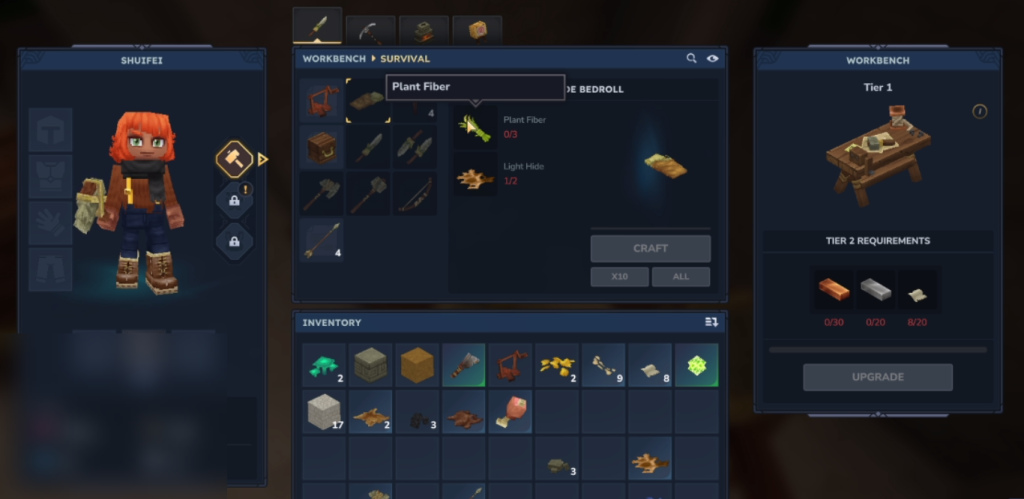This screenshot has height=499, width=1024.
Task: Search workbench recipes with the magnifier icon
Action: point(691,59)
